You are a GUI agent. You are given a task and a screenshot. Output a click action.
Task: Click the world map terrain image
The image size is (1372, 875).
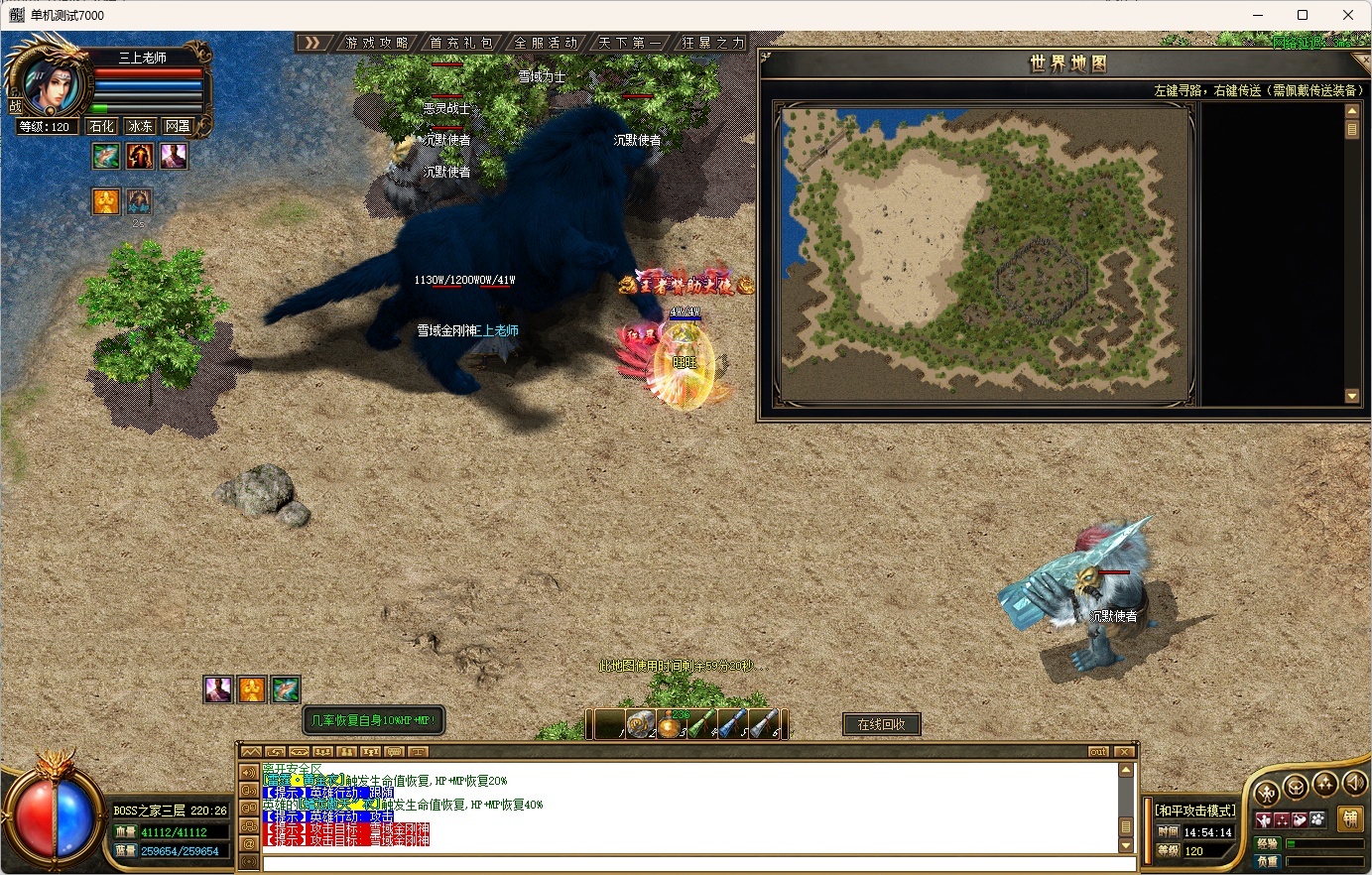985,254
